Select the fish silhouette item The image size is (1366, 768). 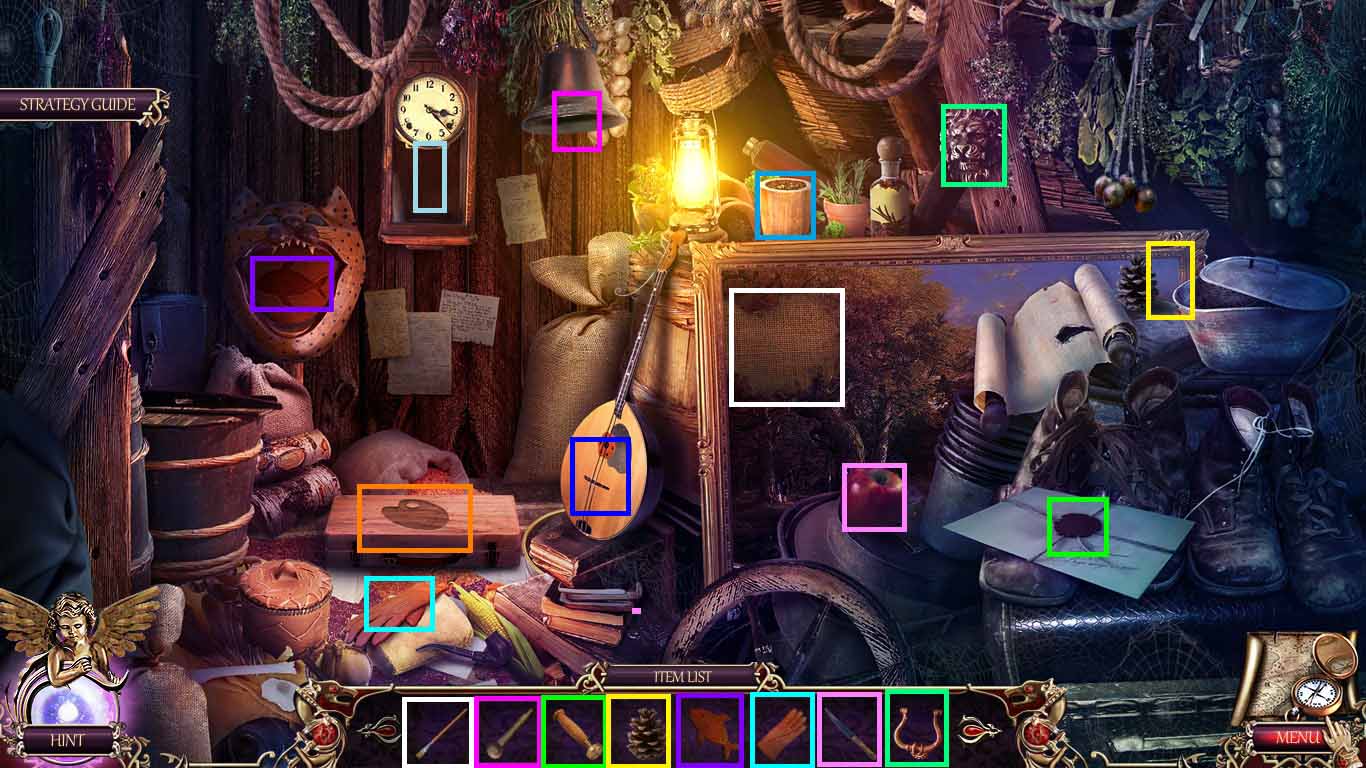710,730
